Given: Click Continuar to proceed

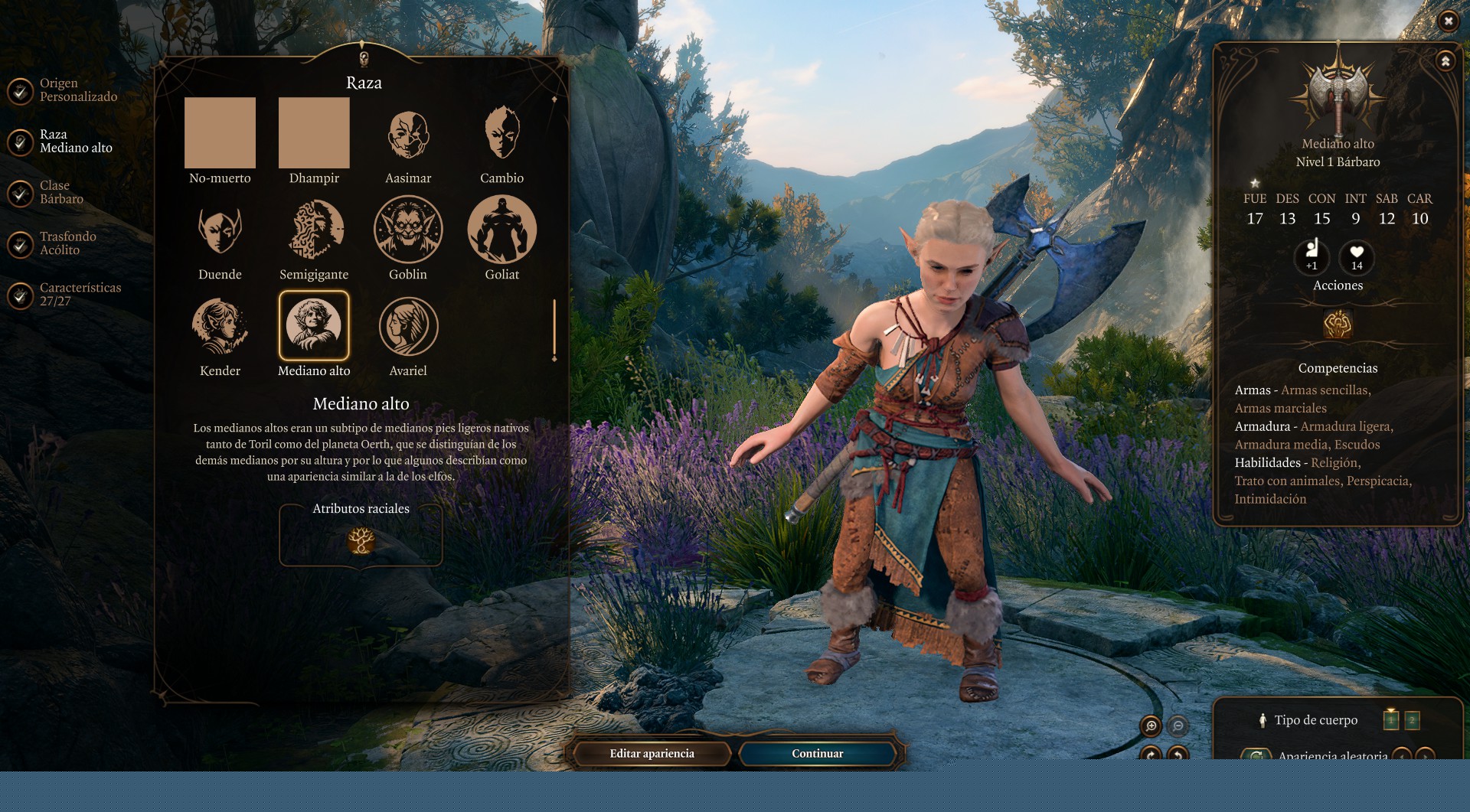Looking at the screenshot, I should point(817,754).
